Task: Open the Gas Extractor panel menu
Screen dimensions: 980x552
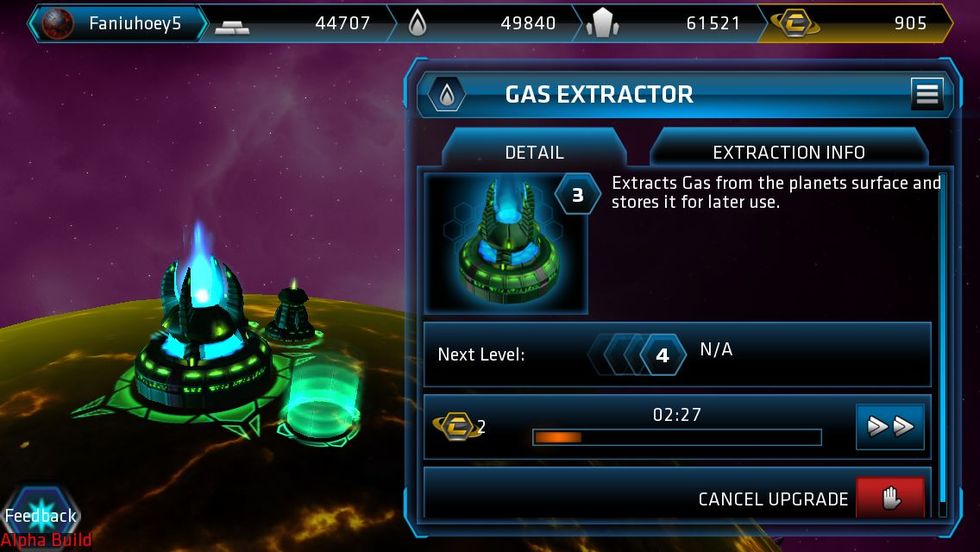Action: [x=927, y=94]
